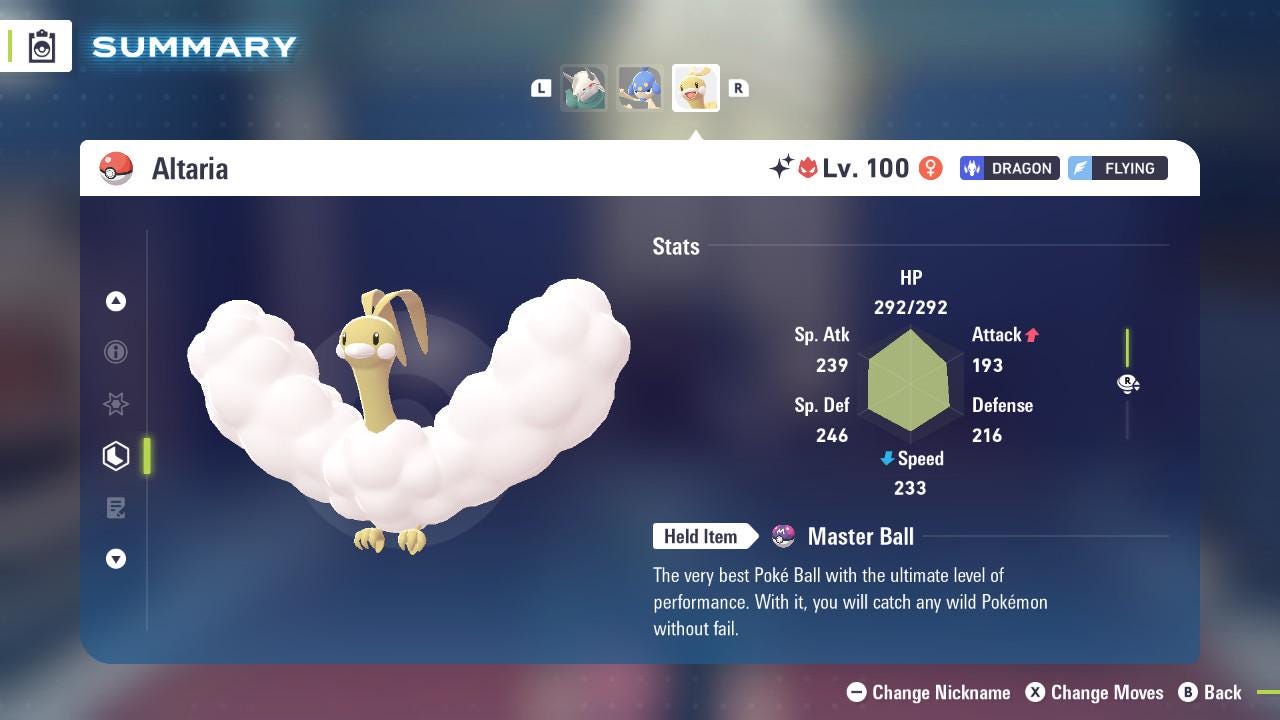Click the Master Ball held item icon
1280x720 pixels.
(x=782, y=536)
